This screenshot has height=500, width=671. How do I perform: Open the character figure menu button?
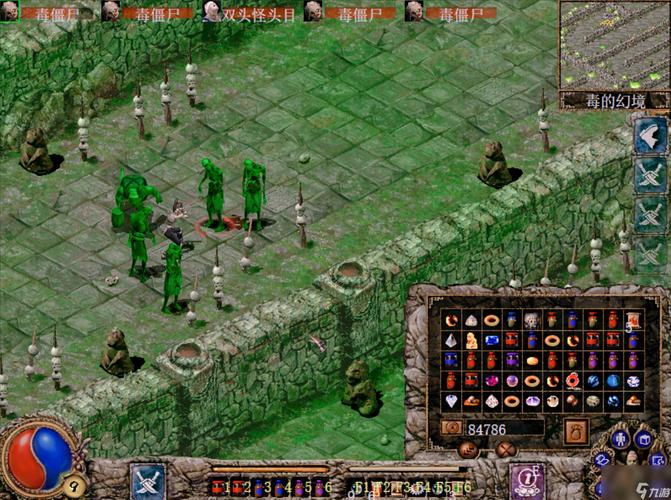pos(620,440)
